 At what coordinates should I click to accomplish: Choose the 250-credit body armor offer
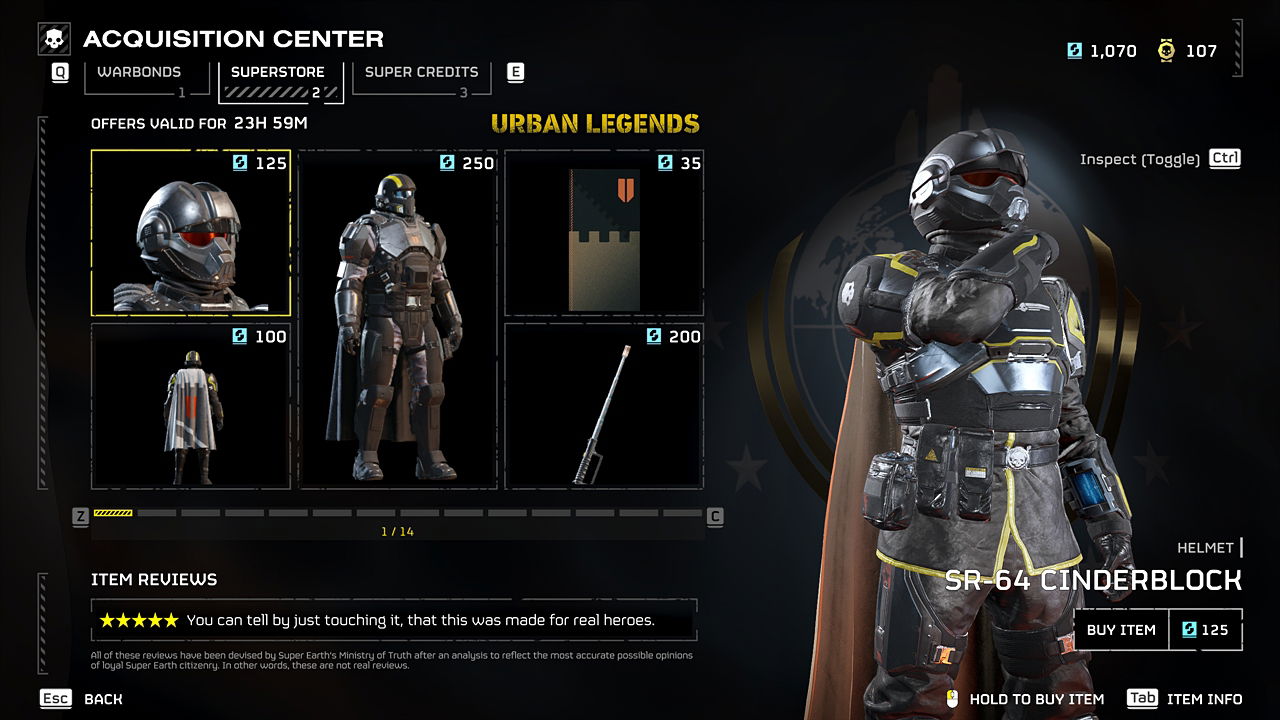click(398, 320)
